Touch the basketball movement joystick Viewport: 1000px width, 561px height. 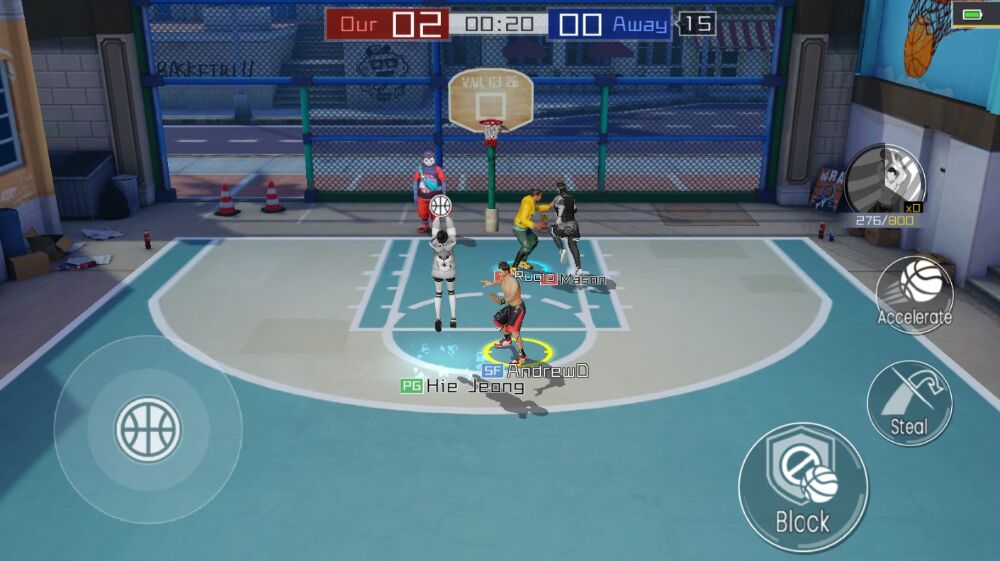(148, 429)
